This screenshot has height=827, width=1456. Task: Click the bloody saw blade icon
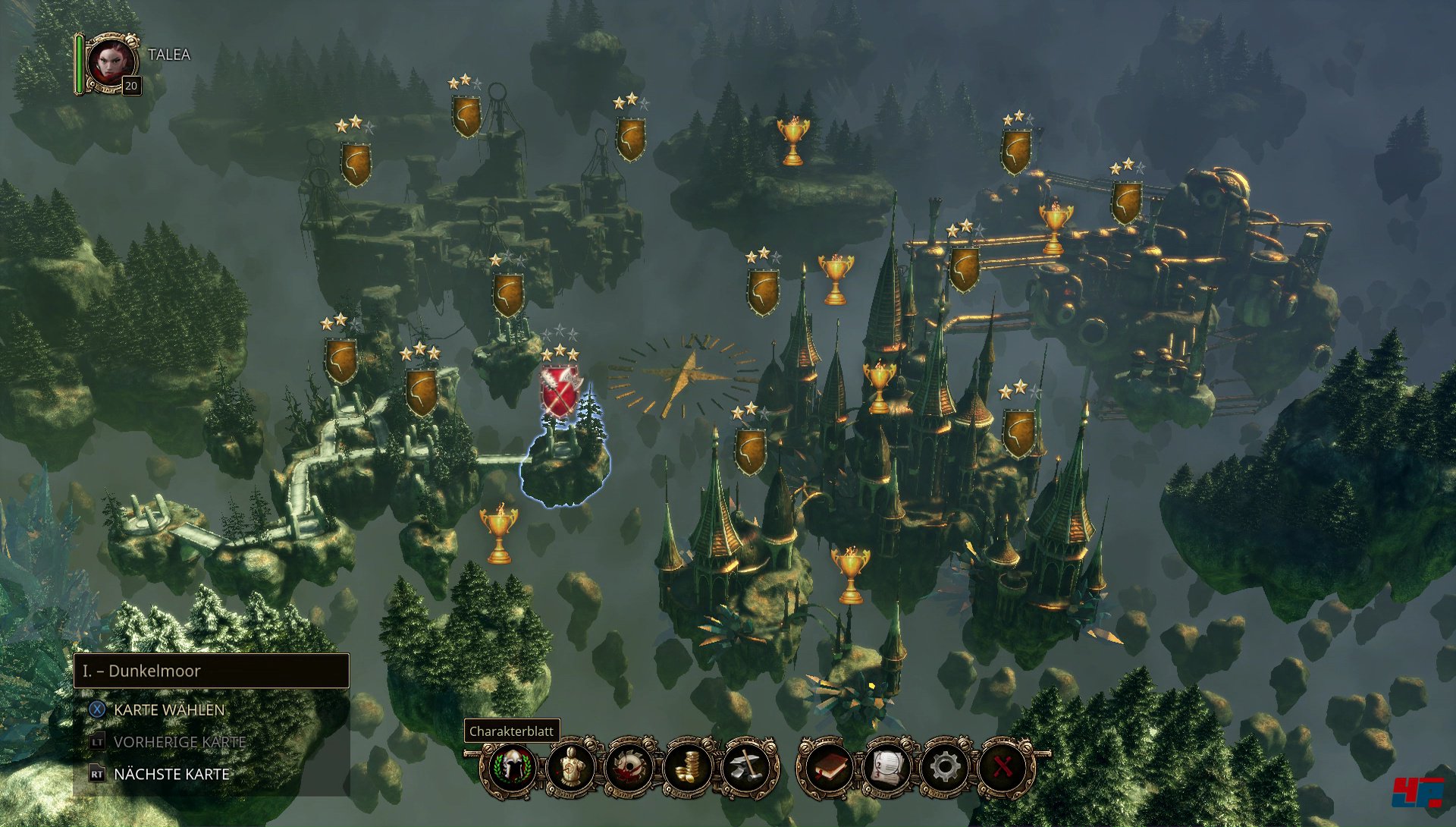click(629, 767)
